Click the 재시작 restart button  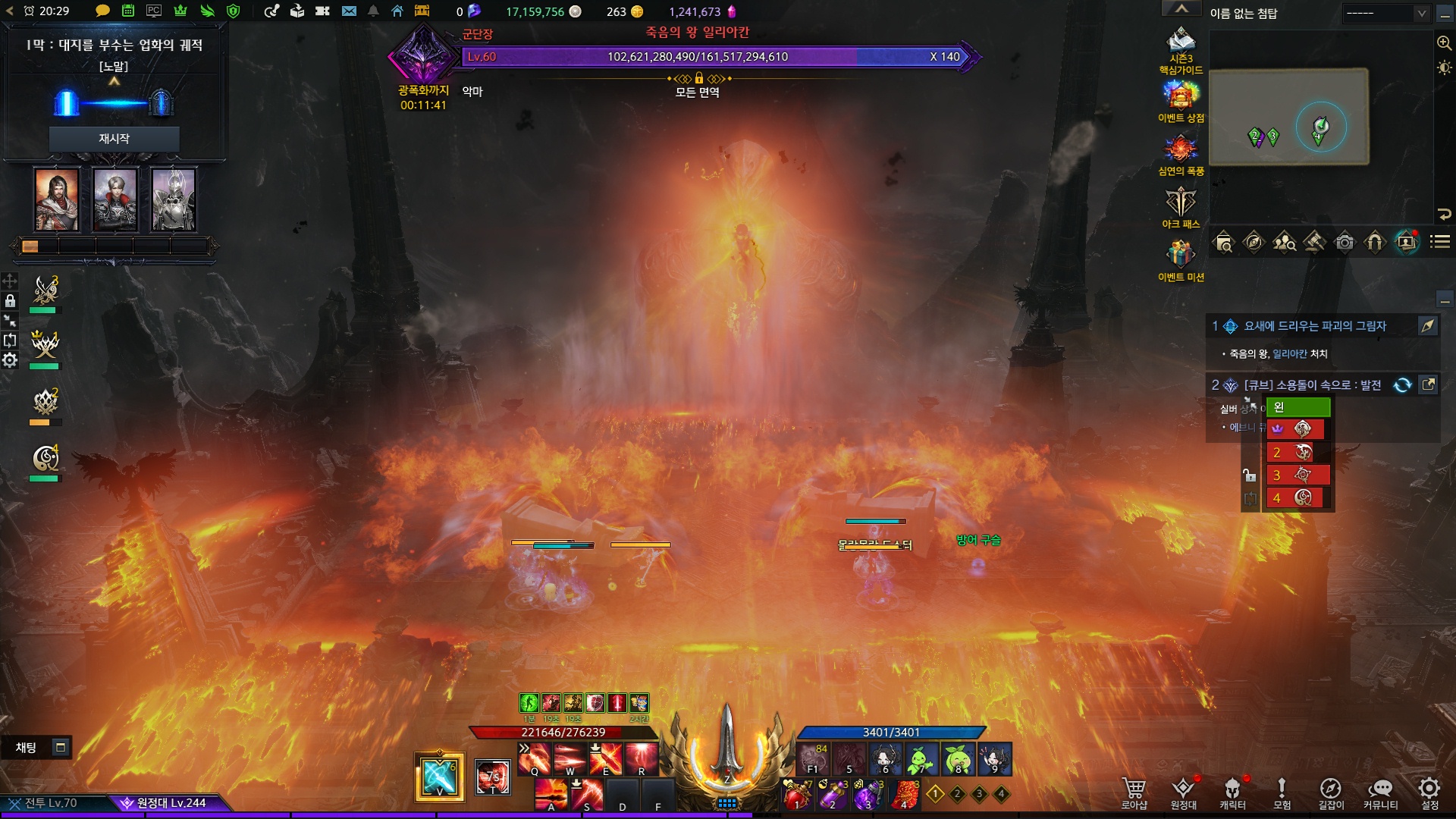click(114, 139)
